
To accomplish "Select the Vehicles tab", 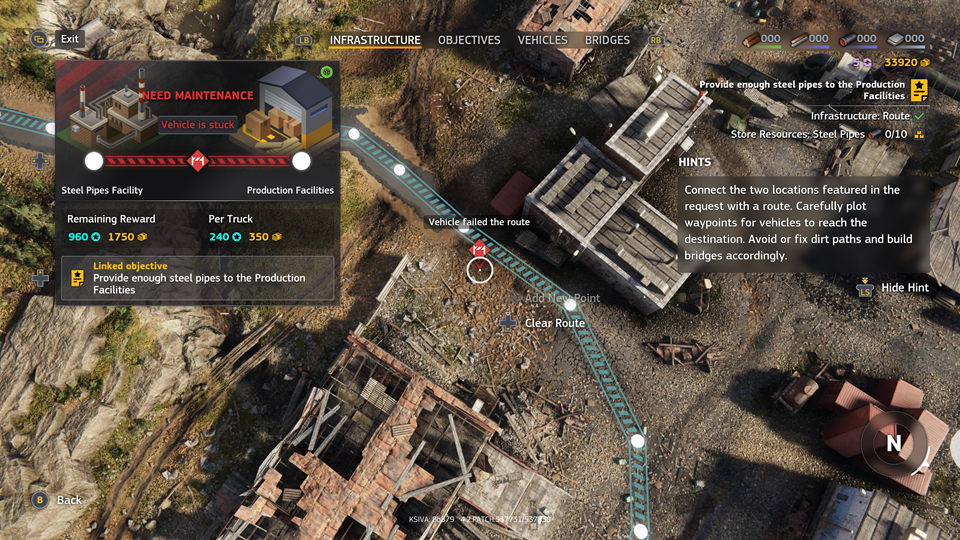I will tap(542, 40).
